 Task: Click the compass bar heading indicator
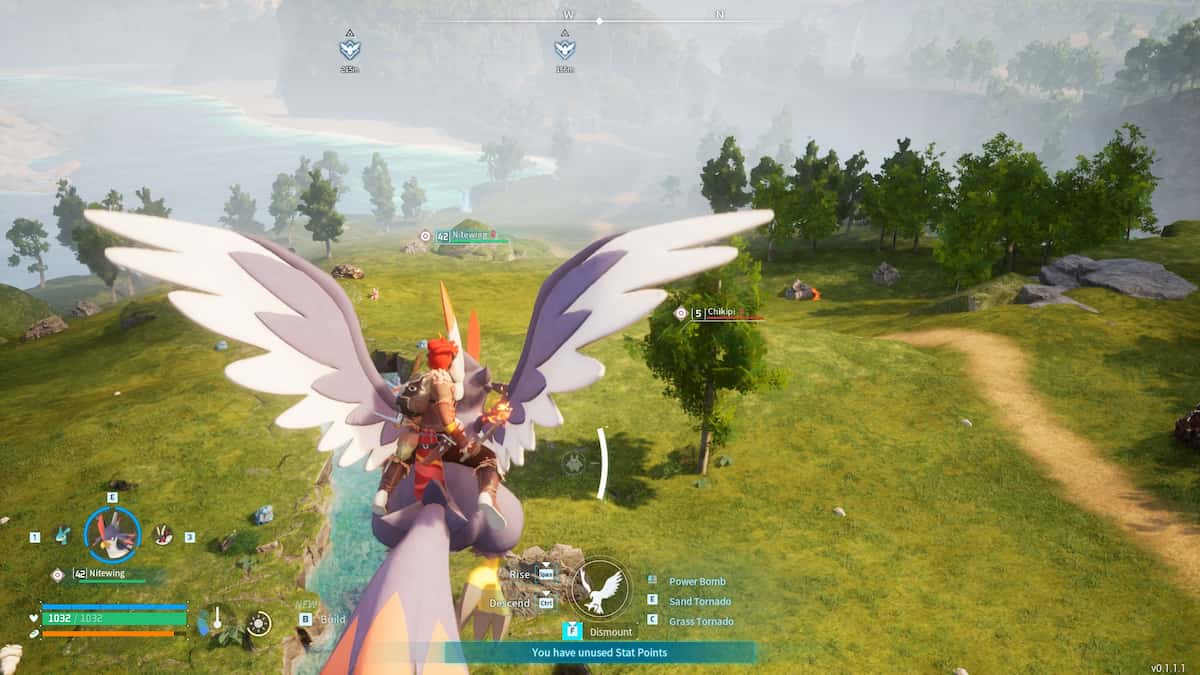pyautogui.click(x=599, y=20)
